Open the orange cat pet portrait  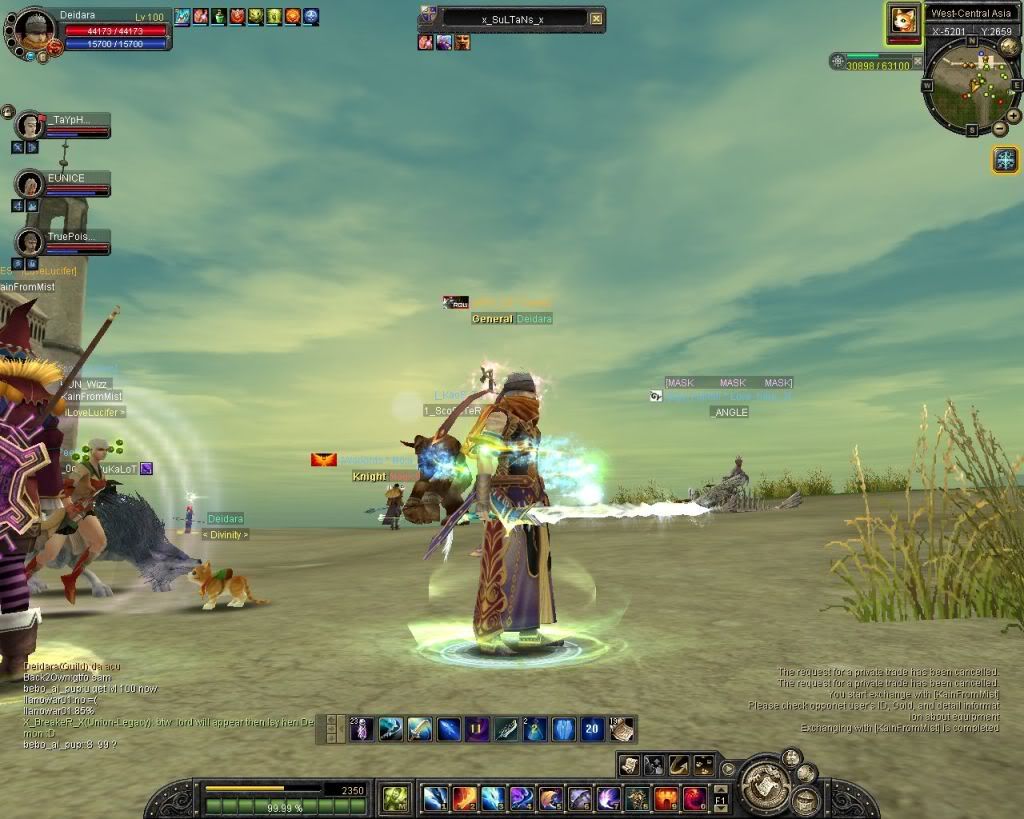[903, 22]
